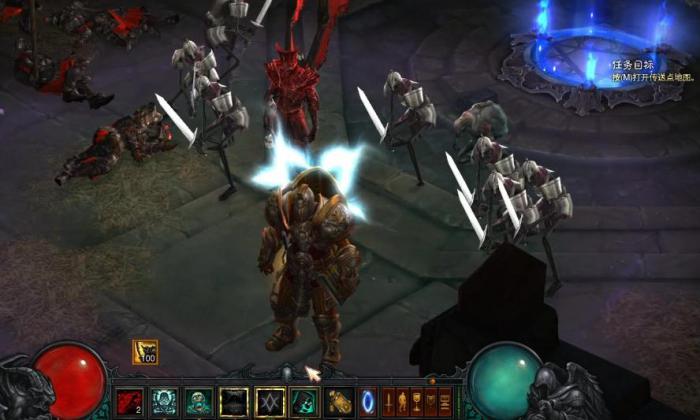Activate the crossed-triangles rune skill
This screenshot has width=700, height=420.
pos(270,401)
